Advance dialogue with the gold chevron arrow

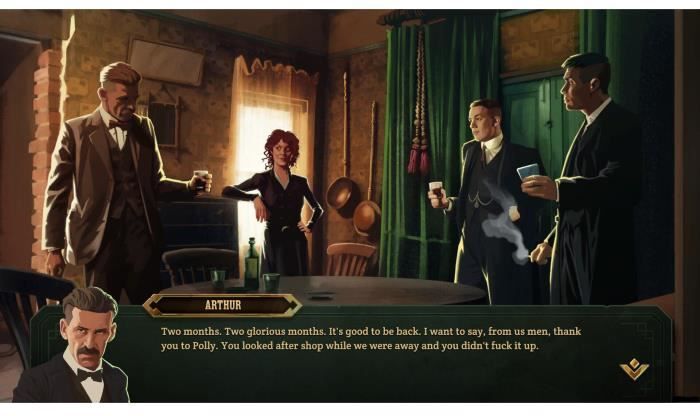634,370
